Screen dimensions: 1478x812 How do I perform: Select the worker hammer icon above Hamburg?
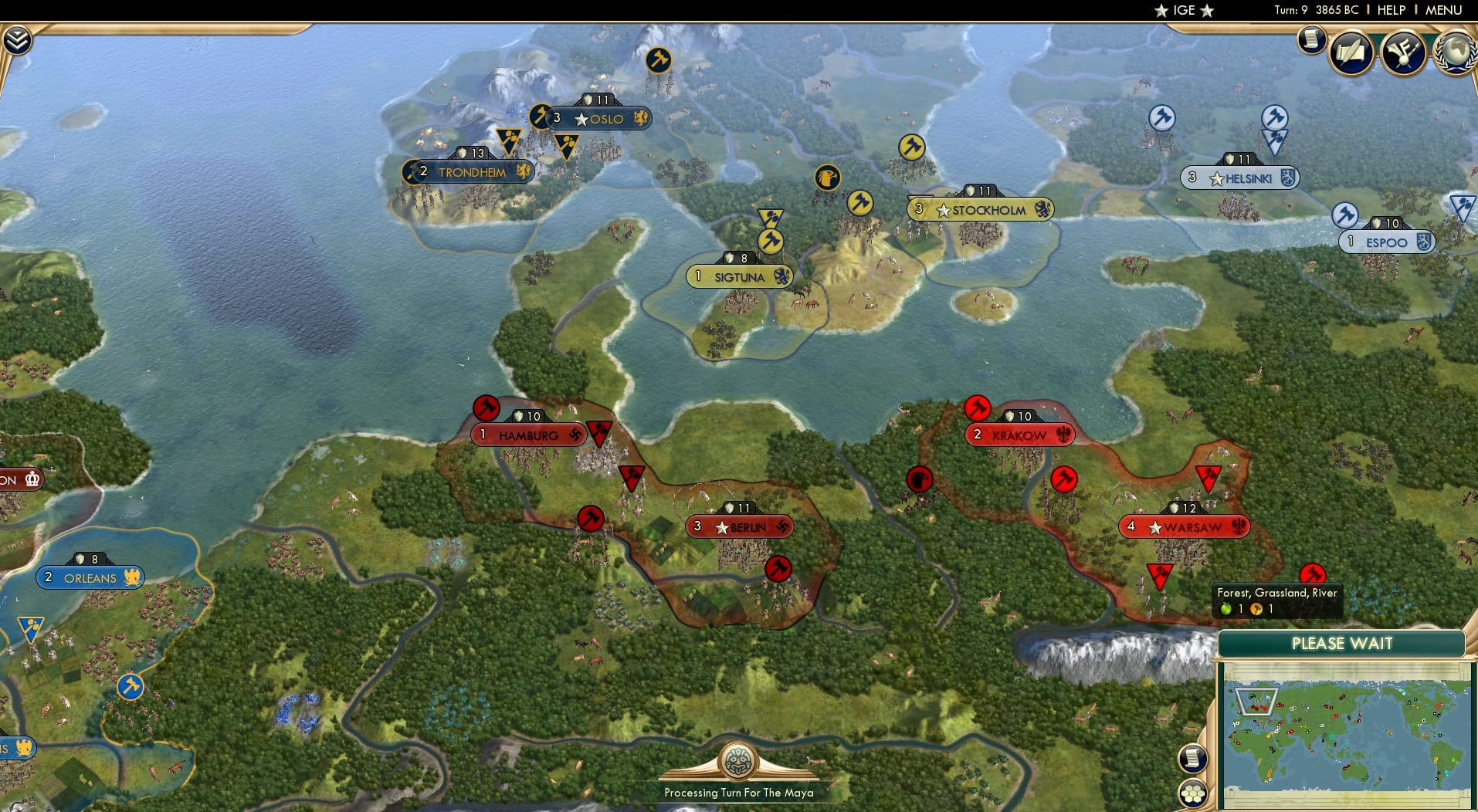[x=487, y=408]
